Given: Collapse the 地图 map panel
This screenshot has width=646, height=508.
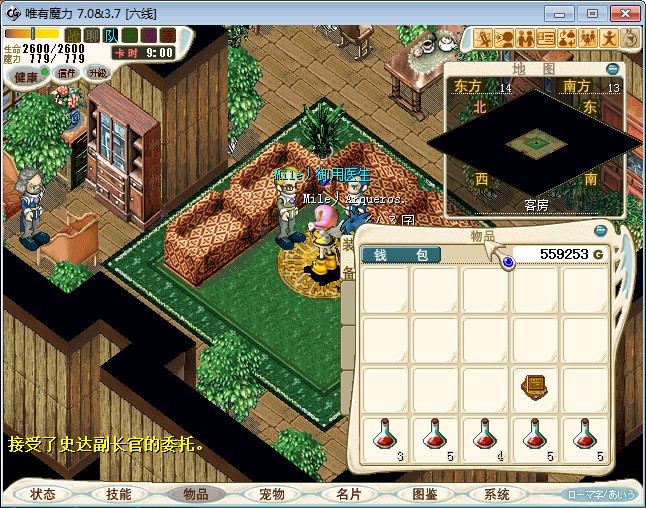Looking at the screenshot, I should 612,70.
